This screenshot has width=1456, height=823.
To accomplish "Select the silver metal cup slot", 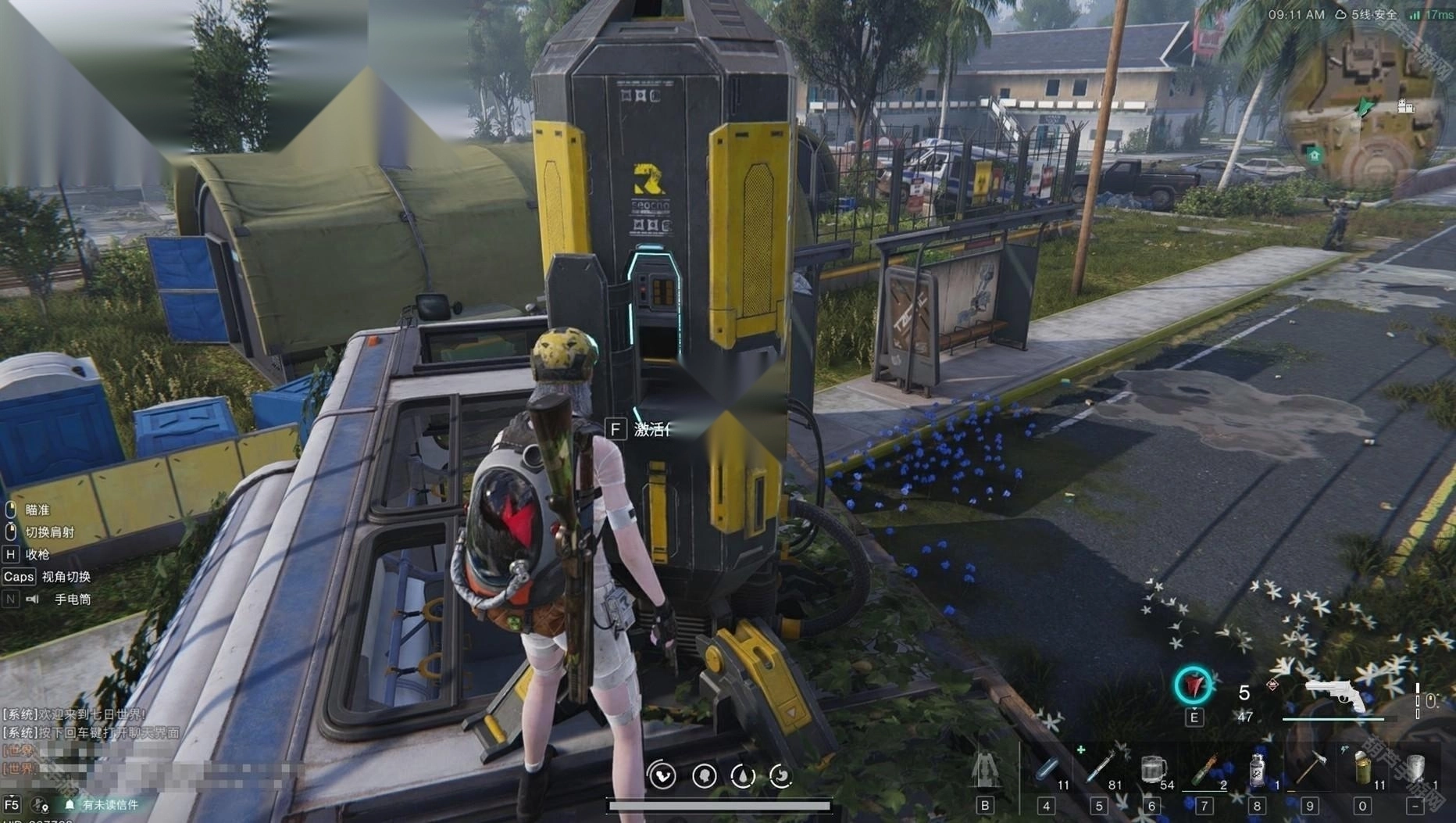I will 1415,769.
